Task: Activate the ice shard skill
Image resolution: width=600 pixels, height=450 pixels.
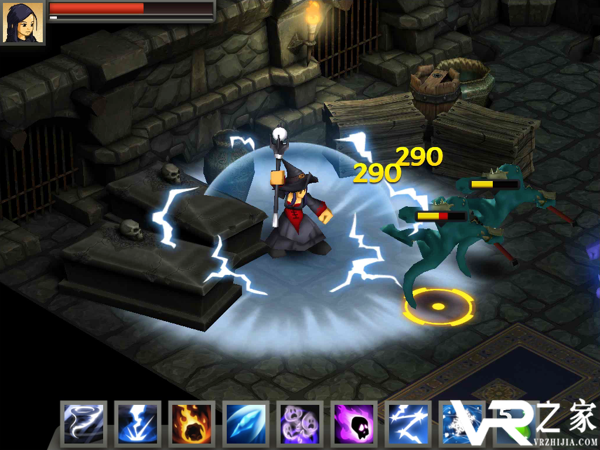Action: 245,423
